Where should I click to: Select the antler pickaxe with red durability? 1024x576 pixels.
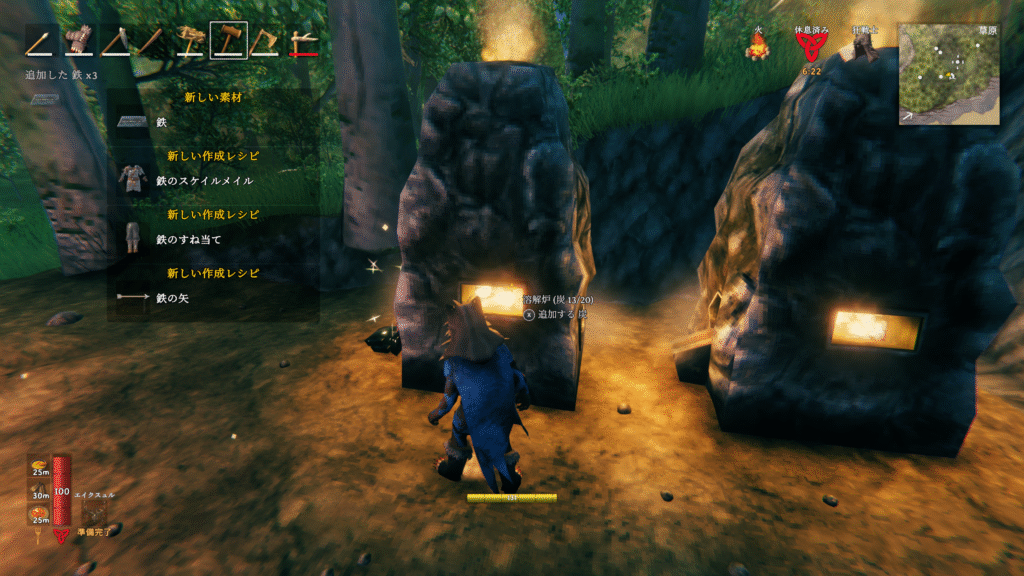coord(304,41)
